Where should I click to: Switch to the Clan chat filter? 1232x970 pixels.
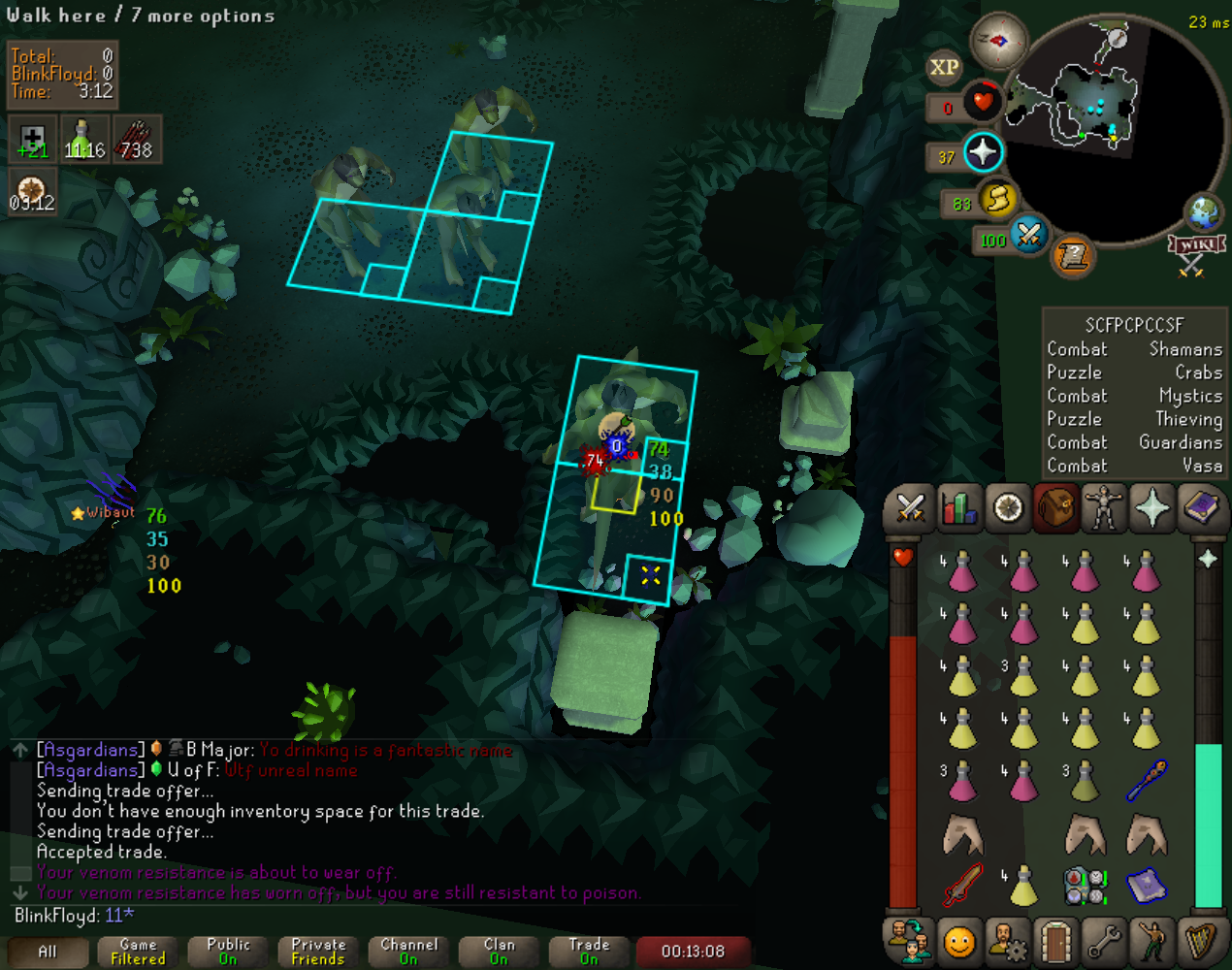(499, 952)
